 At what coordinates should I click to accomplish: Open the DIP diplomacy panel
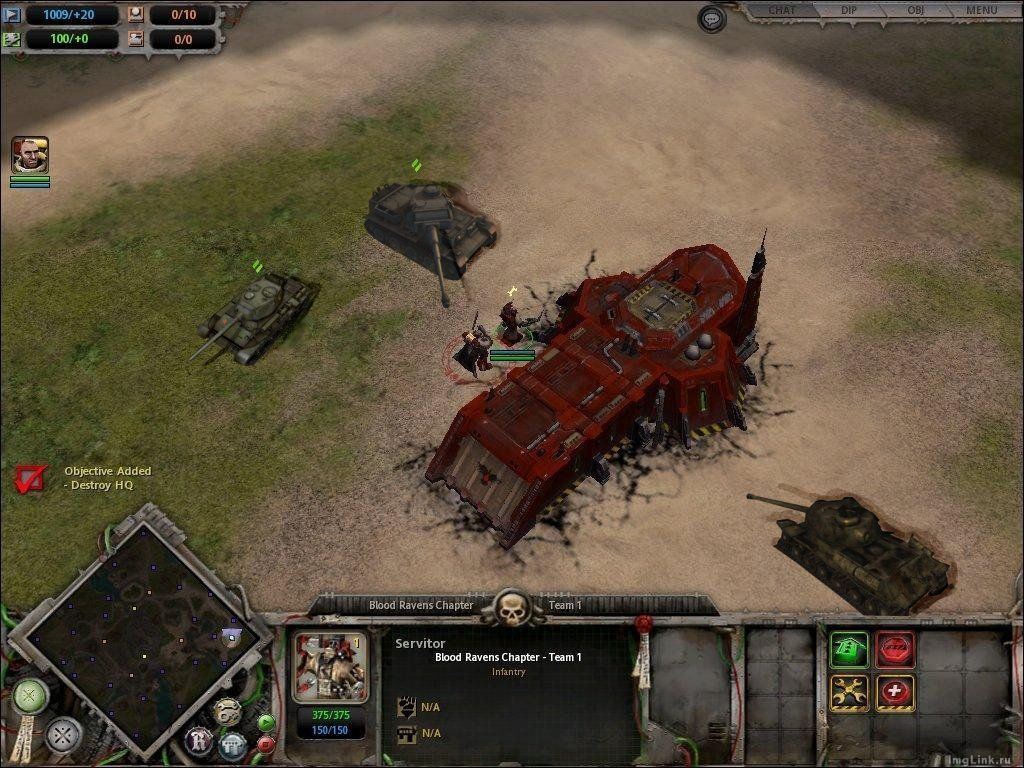pos(848,11)
